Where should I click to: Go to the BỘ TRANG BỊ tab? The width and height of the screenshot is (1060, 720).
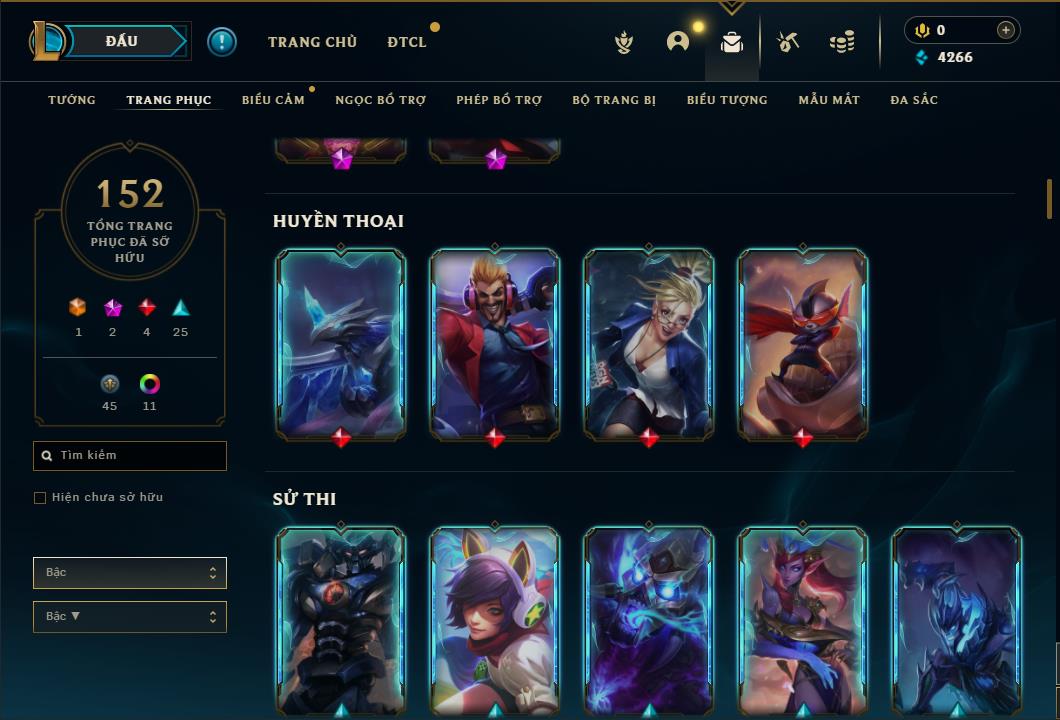[614, 100]
